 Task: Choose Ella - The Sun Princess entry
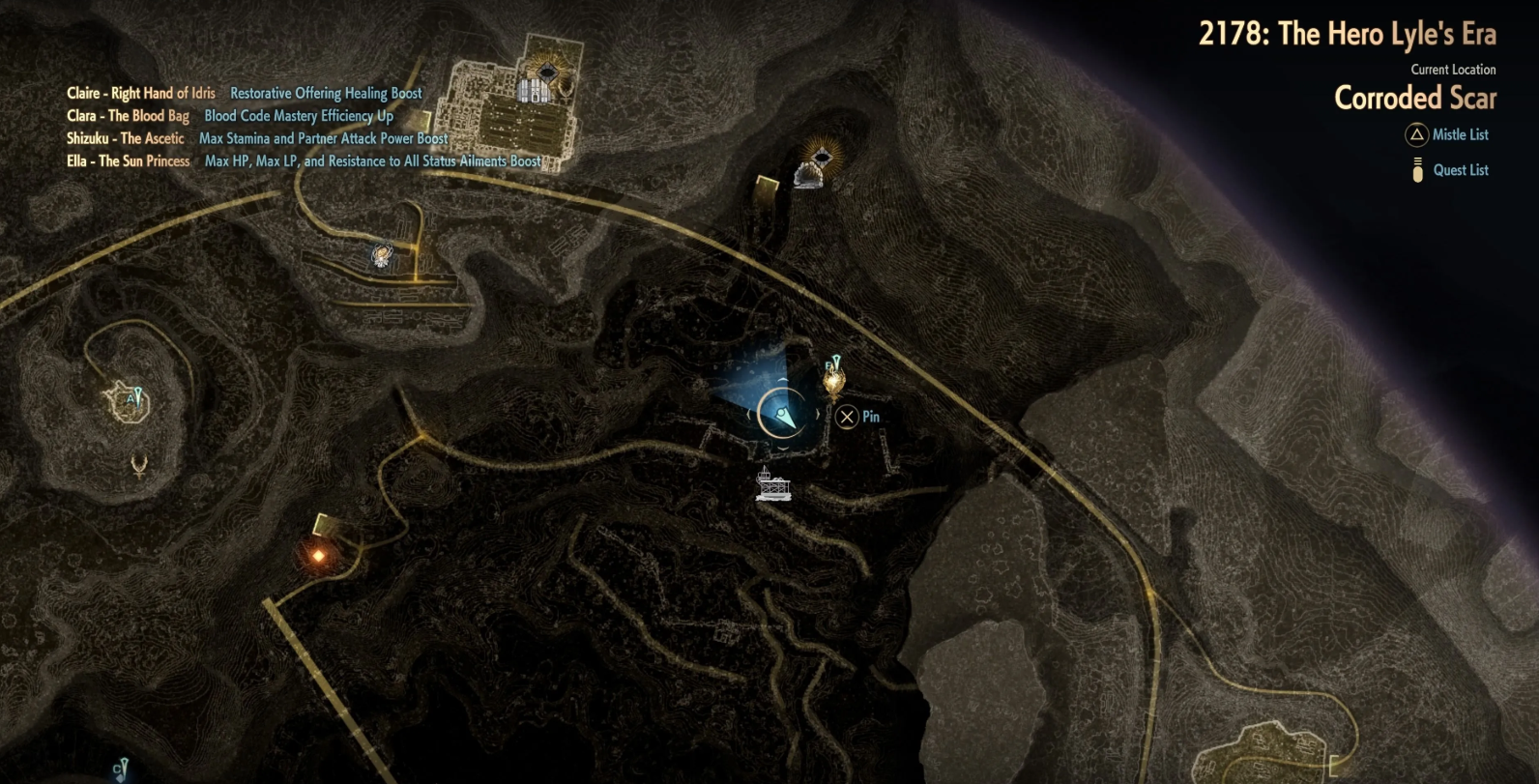click(128, 161)
